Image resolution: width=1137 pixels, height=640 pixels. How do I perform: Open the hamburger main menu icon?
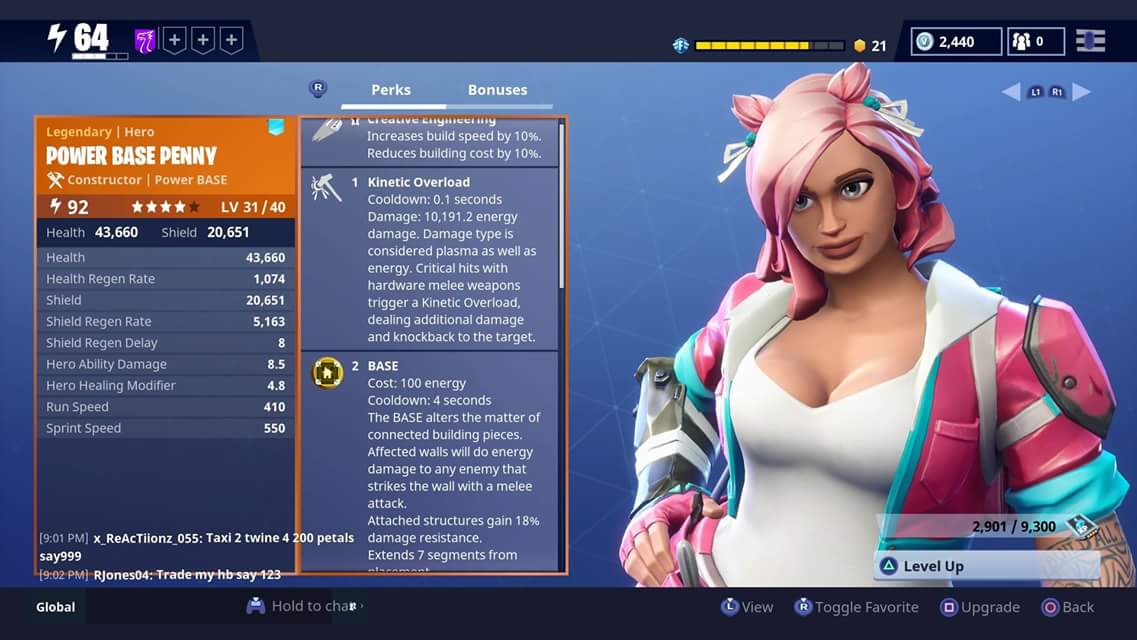1090,41
